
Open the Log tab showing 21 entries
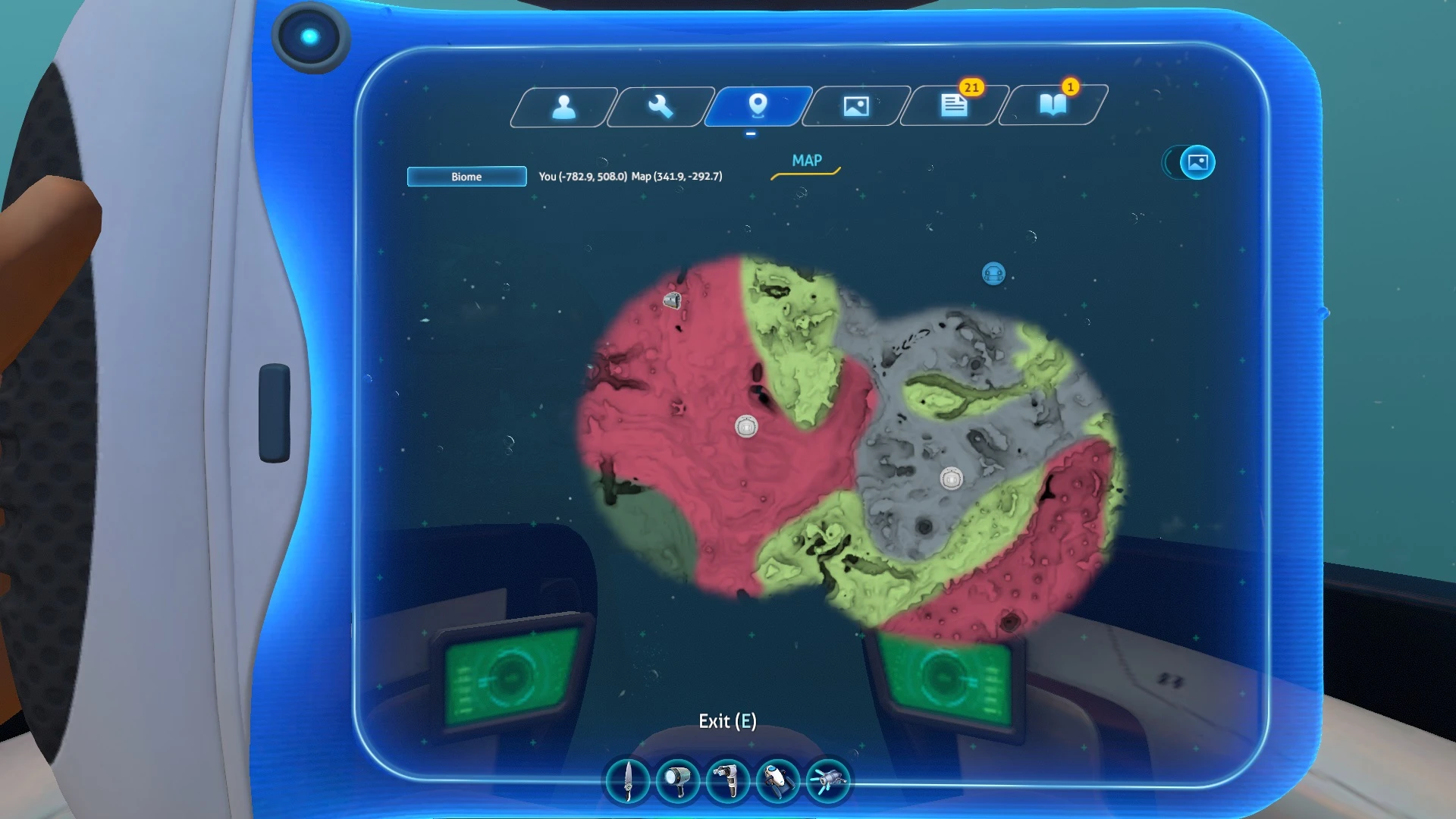(x=953, y=106)
